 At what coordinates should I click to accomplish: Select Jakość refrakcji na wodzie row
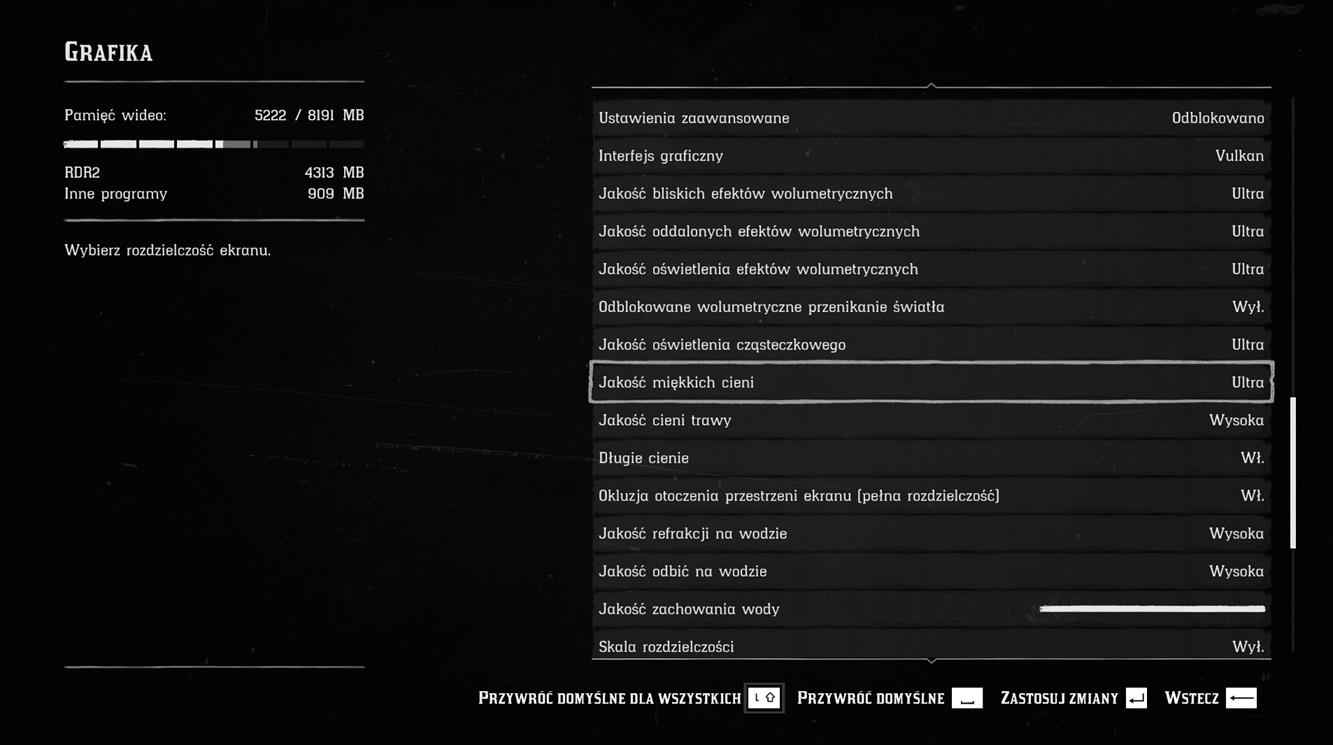click(x=931, y=534)
